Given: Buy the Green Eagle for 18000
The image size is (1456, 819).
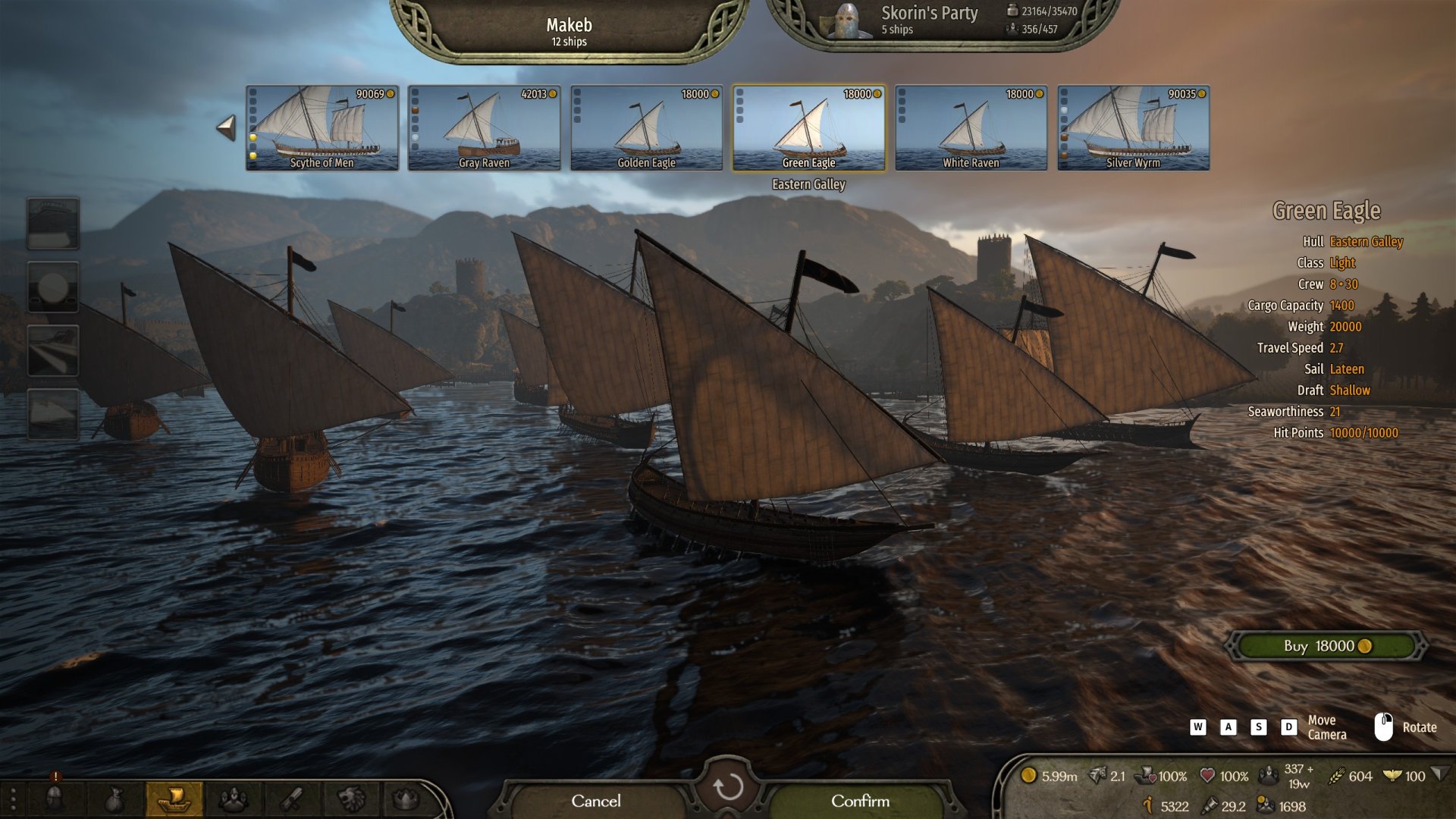Looking at the screenshot, I should pyautogui.click(x=1326, y=646).
